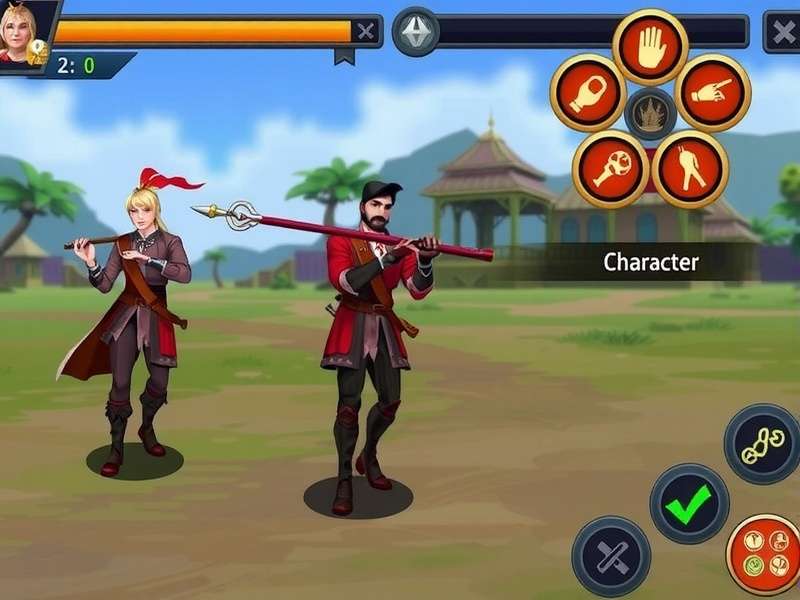Cancel with the crossed-bars button

pos(611,556)
